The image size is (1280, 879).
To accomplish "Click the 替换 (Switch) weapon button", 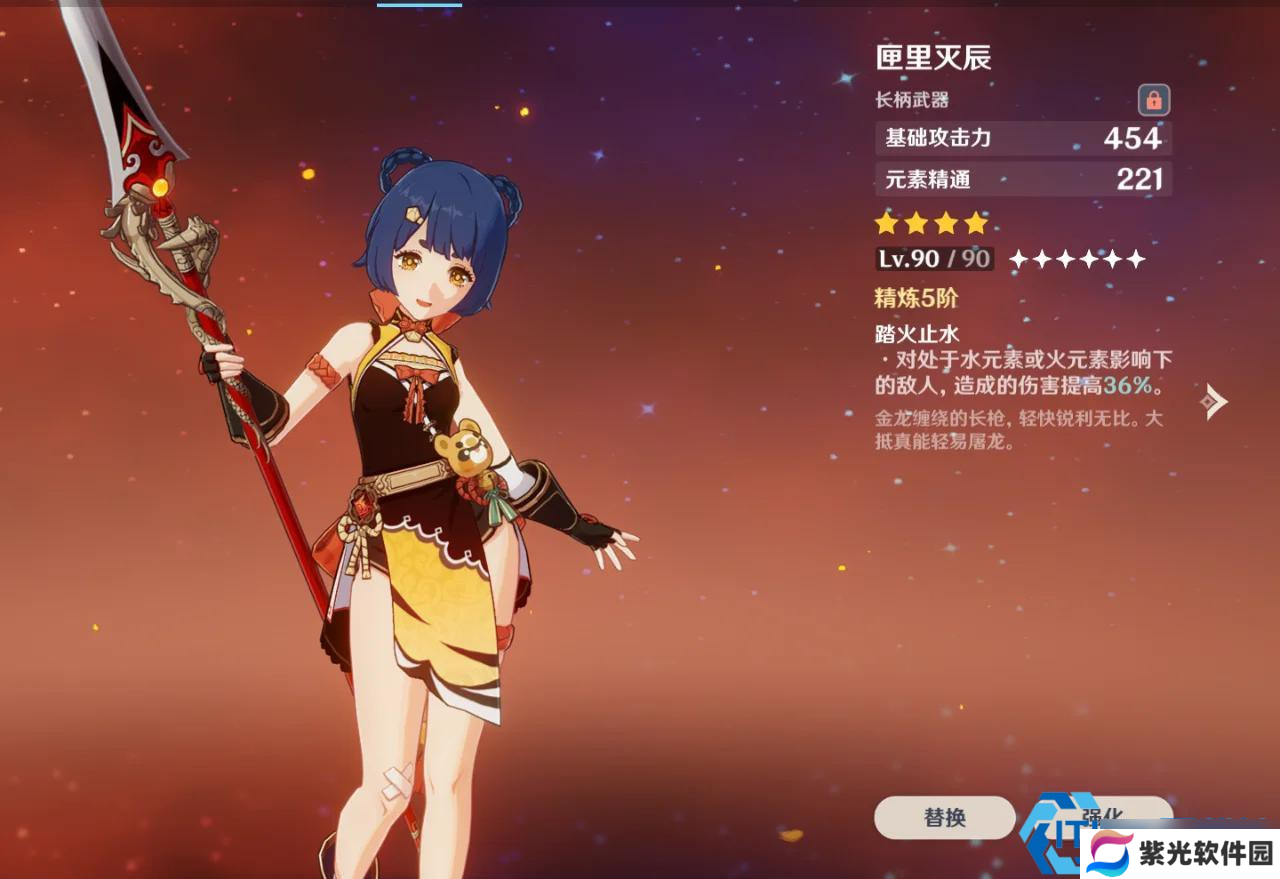I will click(944, 817).
